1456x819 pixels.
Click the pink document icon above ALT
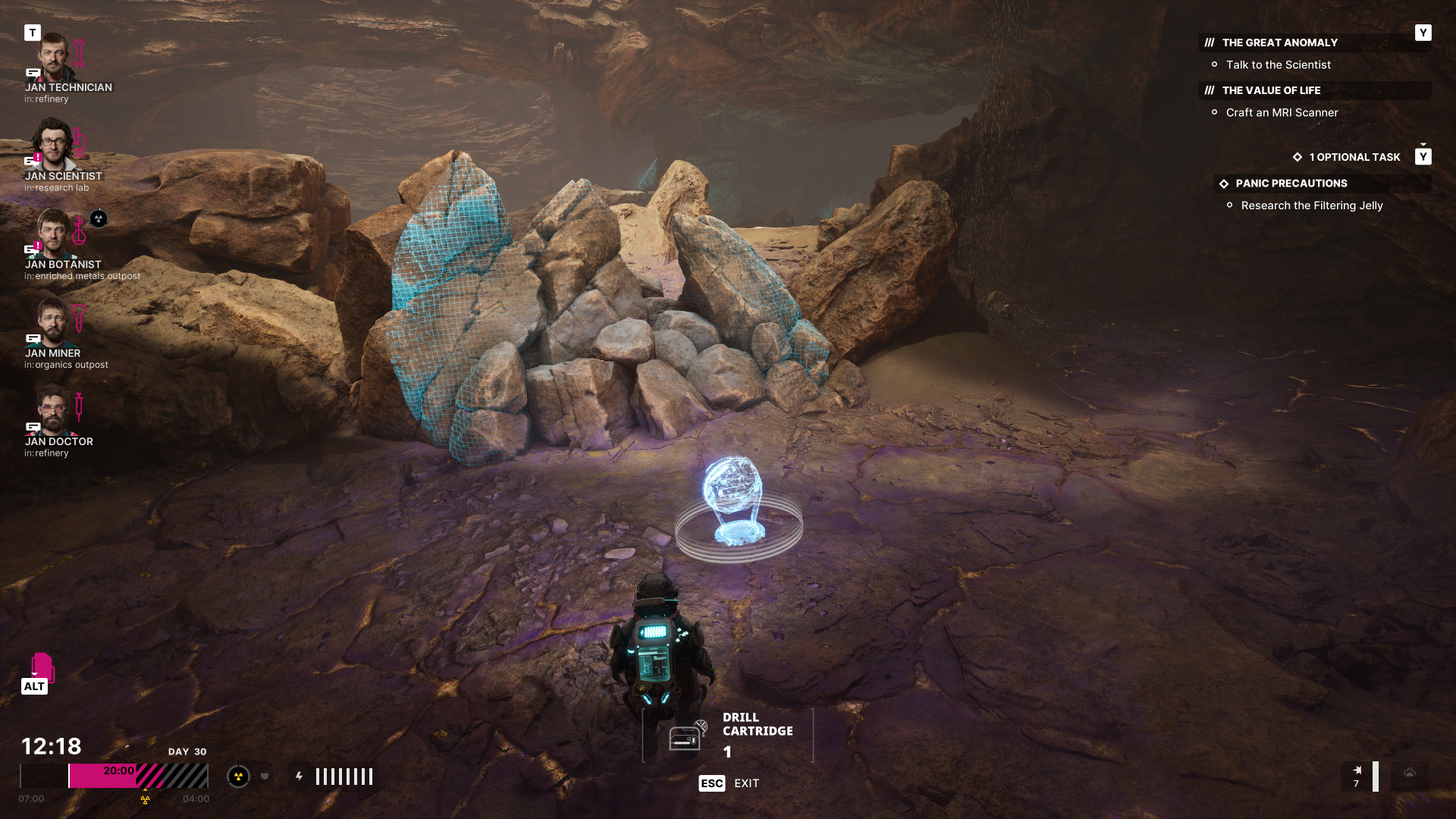tap(42, 667)
